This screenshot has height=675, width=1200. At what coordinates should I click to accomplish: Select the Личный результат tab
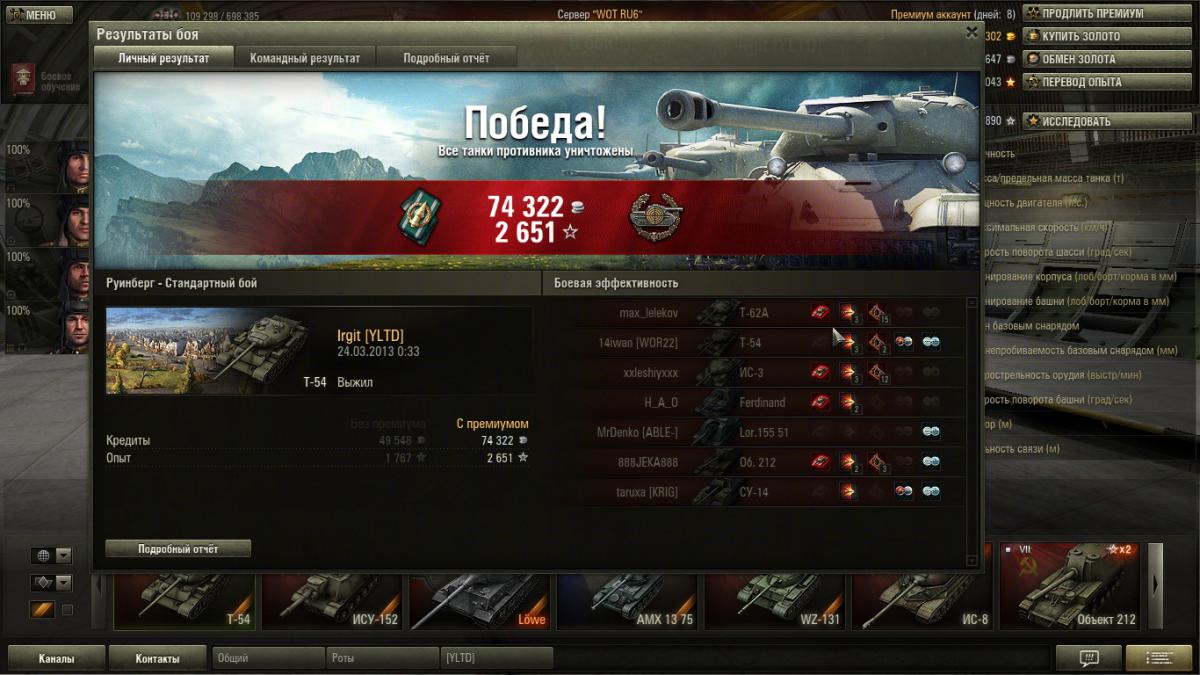click(164, 58)
